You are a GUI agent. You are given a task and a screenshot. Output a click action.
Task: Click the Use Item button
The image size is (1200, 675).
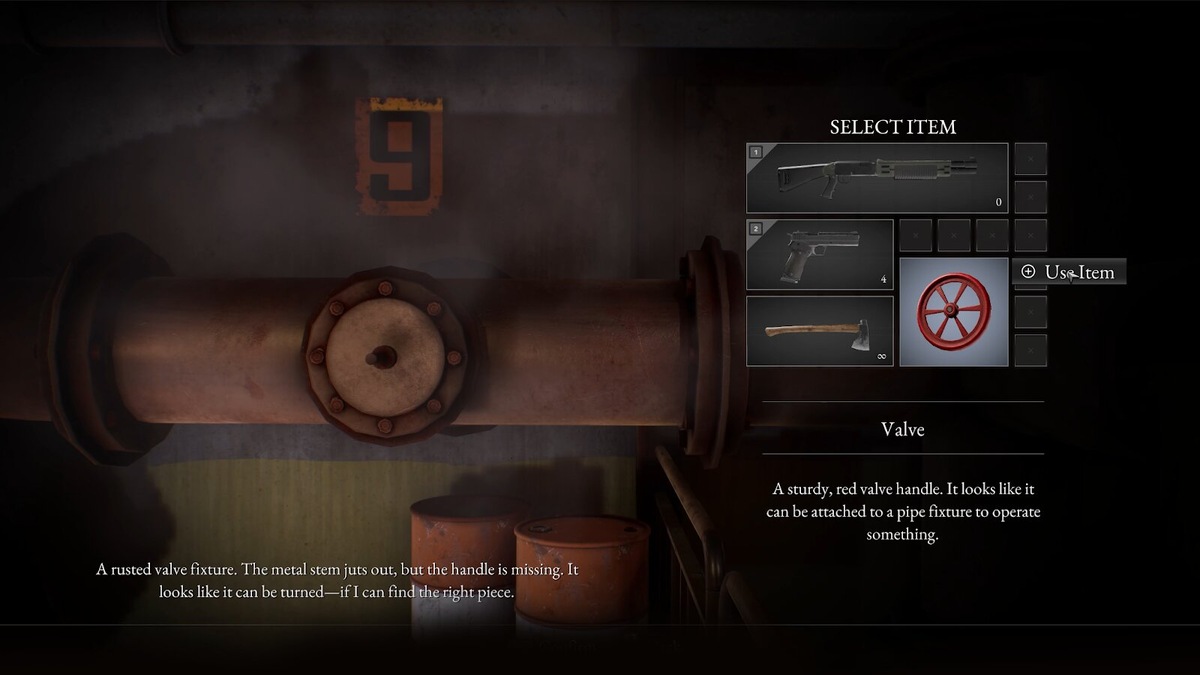click(1069, 272)
